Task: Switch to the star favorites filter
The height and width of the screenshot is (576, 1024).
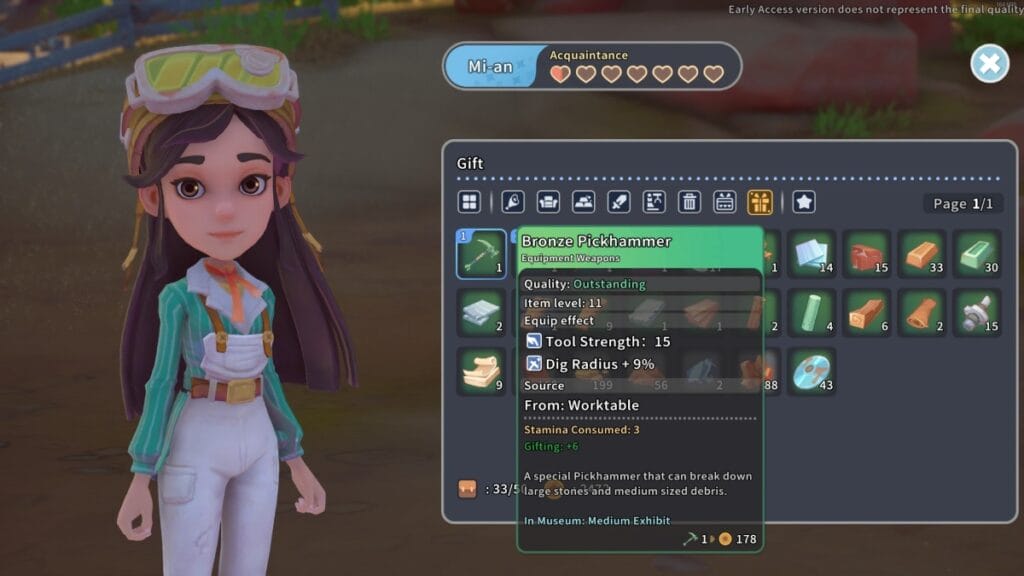Action: (x=804, y=202)
